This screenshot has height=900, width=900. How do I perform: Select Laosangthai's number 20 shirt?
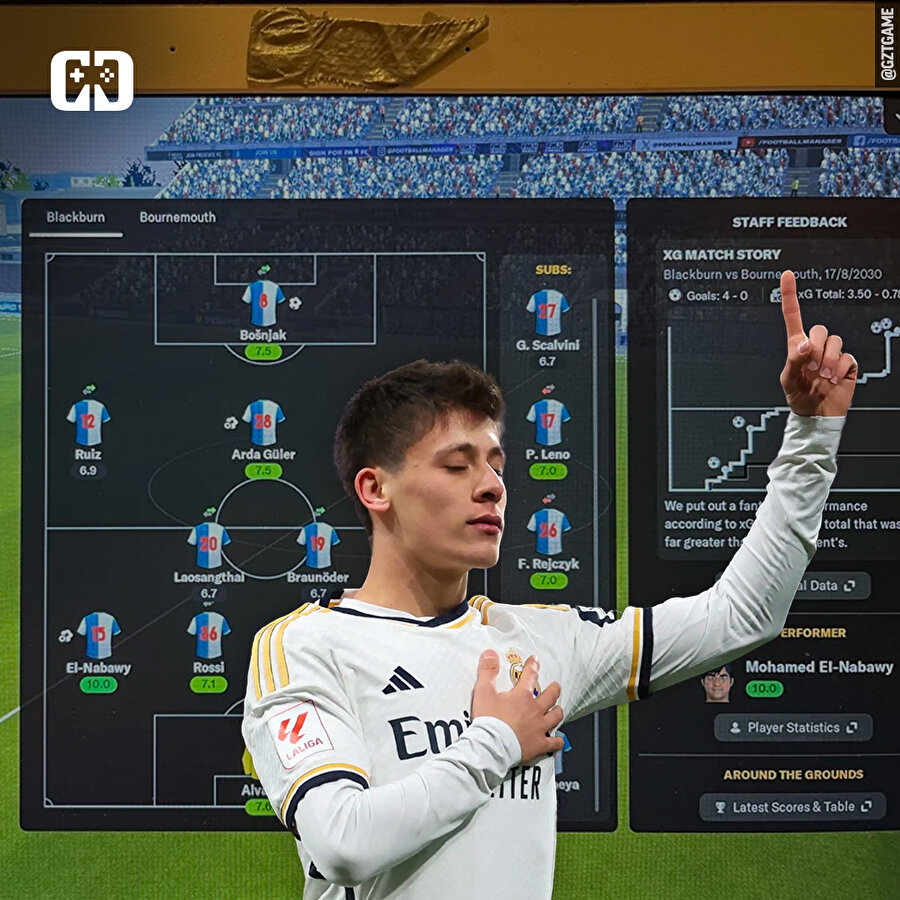point(208,545)
